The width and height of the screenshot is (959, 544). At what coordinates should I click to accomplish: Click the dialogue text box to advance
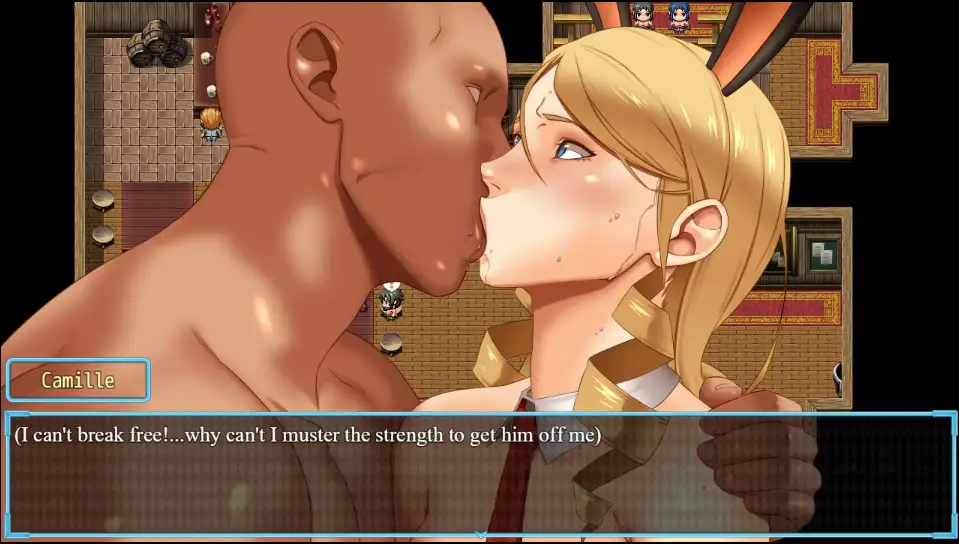click(479, 473)
